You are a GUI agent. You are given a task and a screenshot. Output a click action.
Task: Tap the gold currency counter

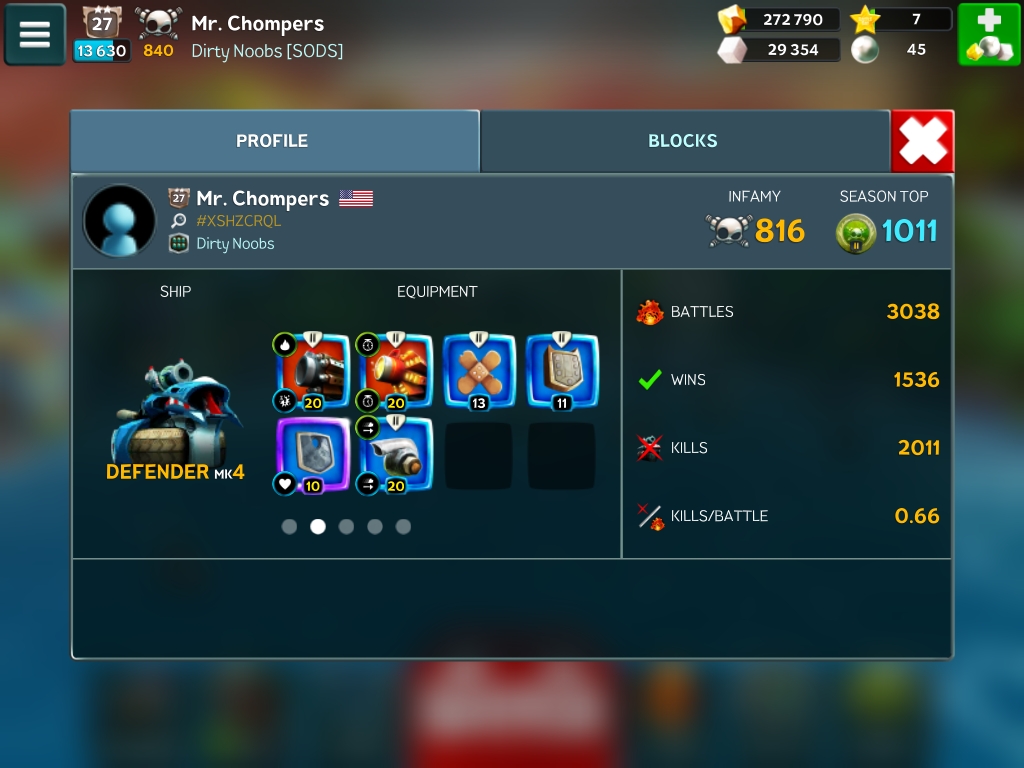[x=780, y=20]
